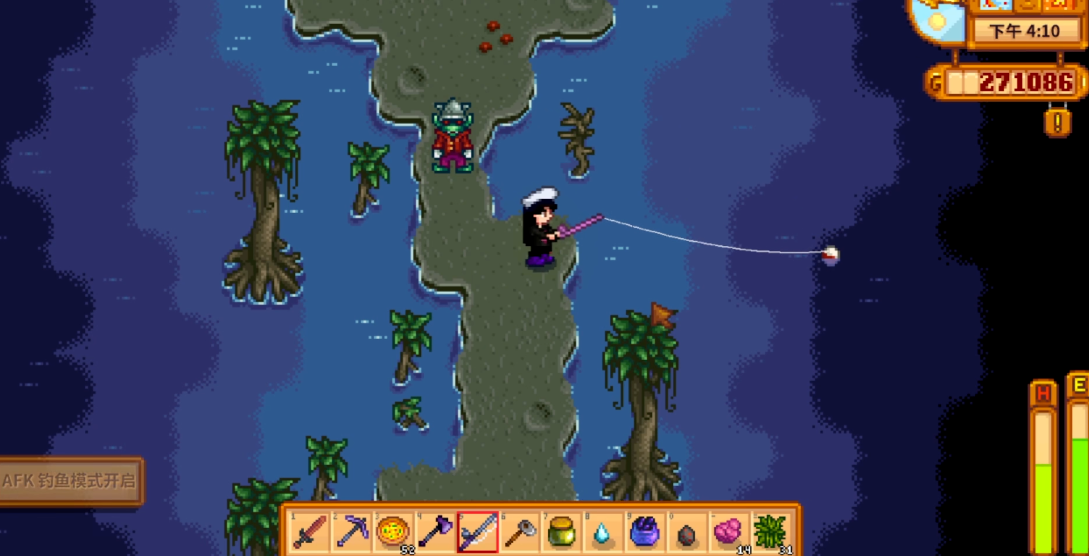Image resolution: width=1089 pixels, height=556 pixels.
Task: Choose the blue water droplet item
Action: click(x=604, y=530)
